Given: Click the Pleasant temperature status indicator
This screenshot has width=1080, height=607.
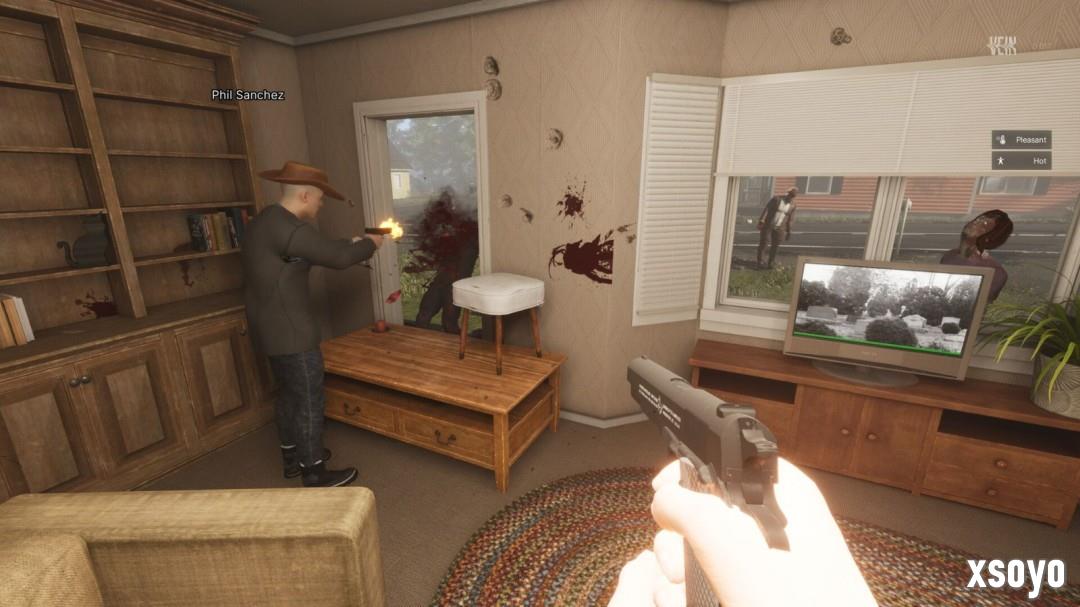Looking at the screenshot, I should (x=1021, y=139).
